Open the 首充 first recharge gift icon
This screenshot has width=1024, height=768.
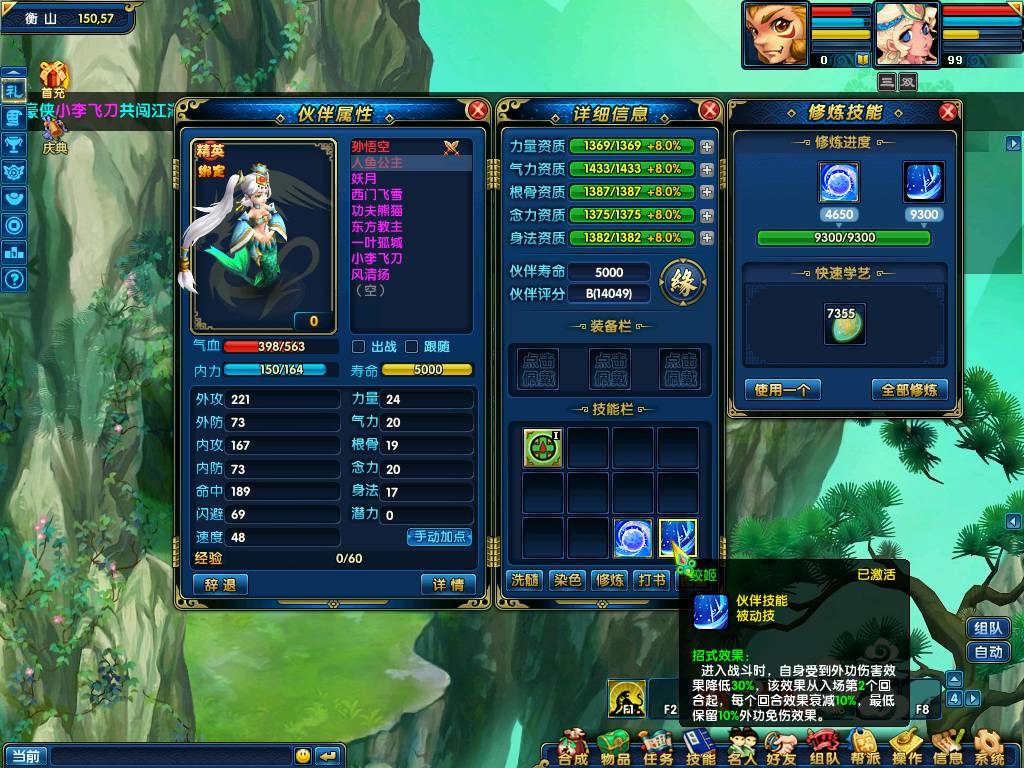52,76
